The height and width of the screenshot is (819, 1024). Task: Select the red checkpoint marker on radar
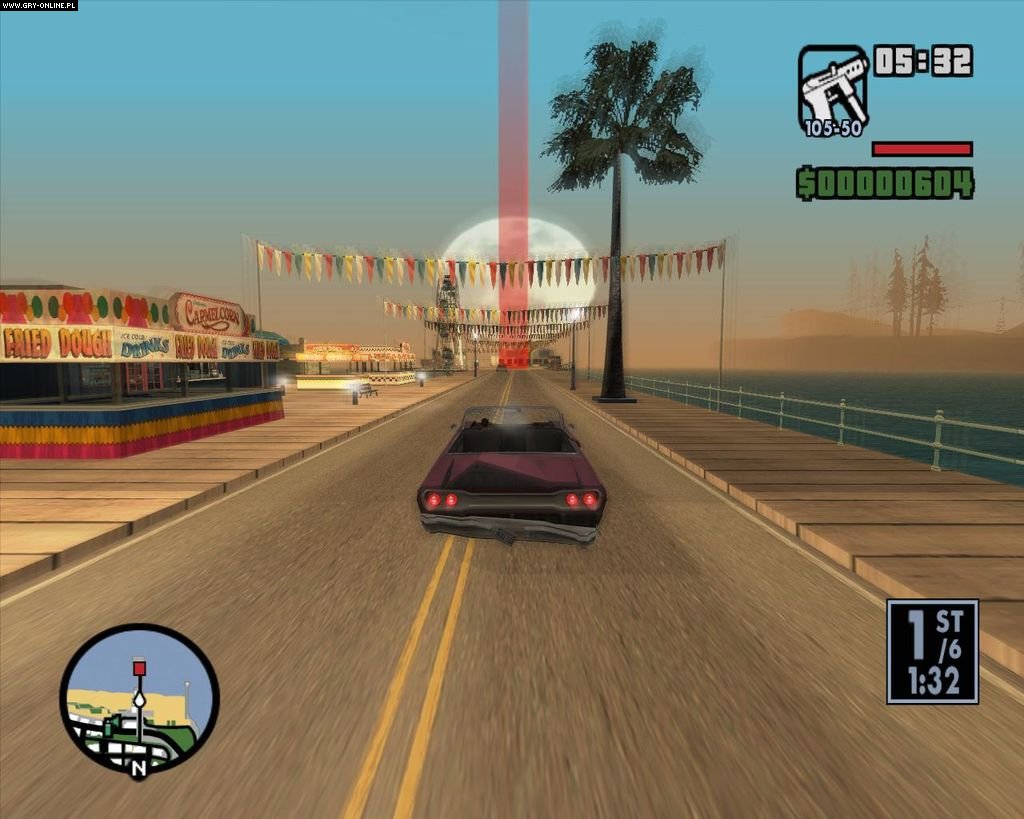click(139, 667)
